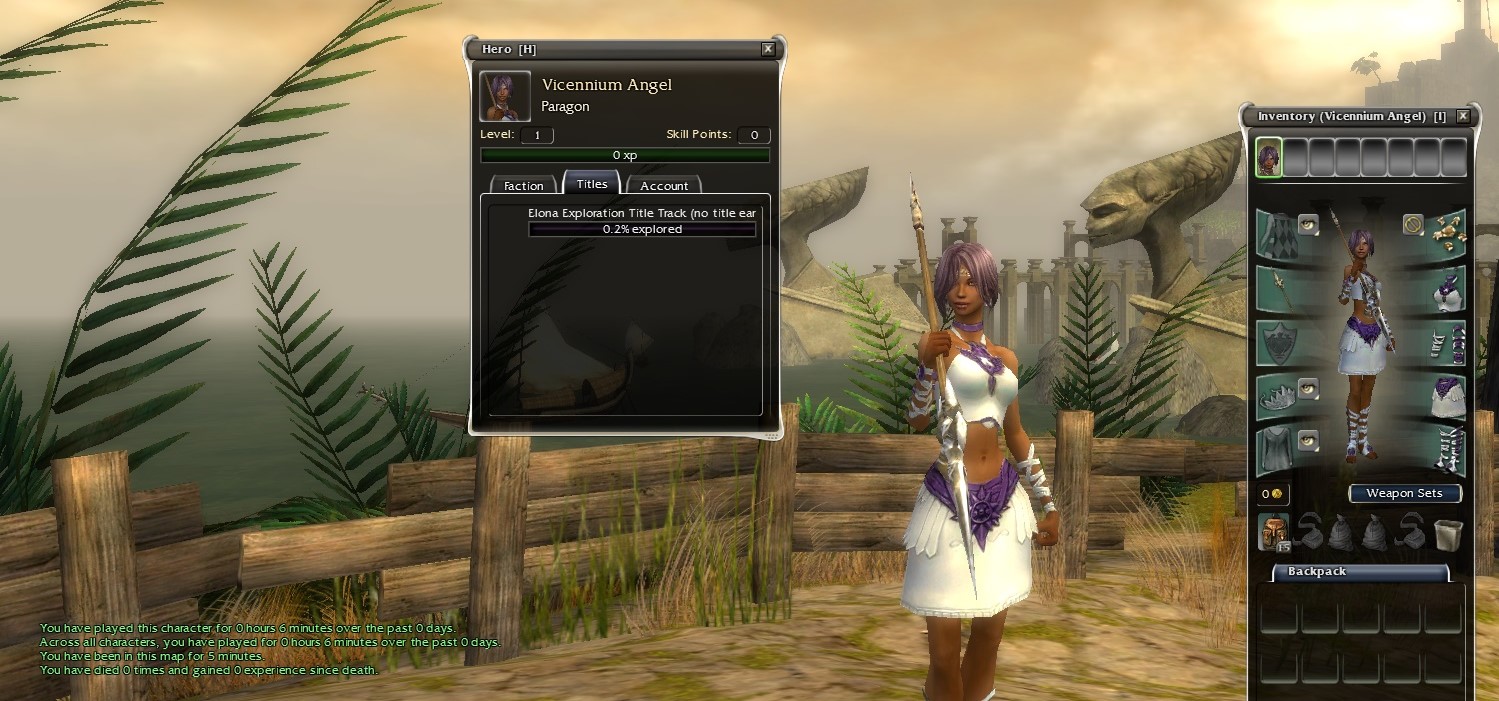Viewport: 1499px width, 701px height.
Task: Toggle visibility eye on the headpiece slot
Action: 1308,388
